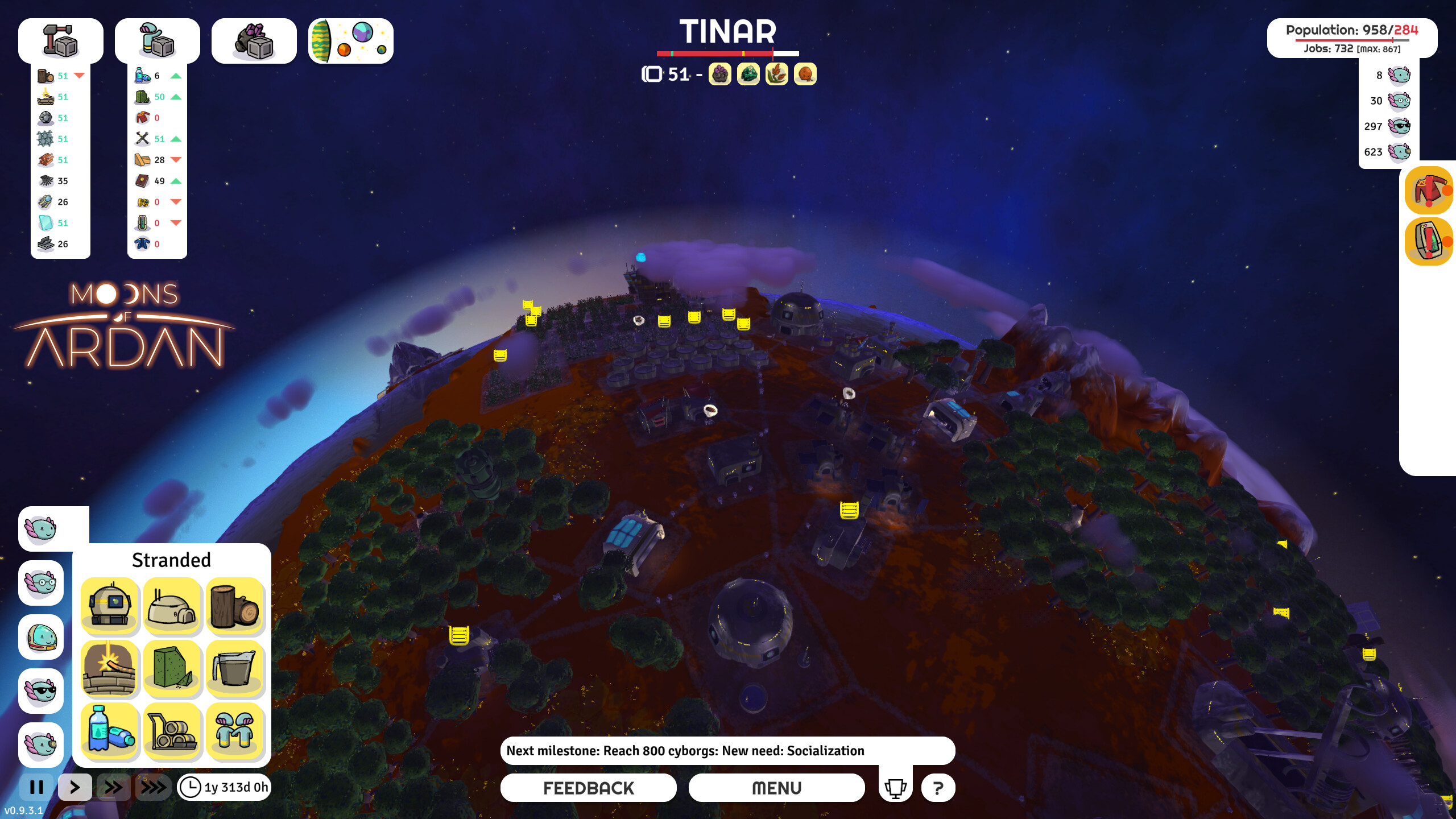Click the water jug milestone icon
The height and width of the screenshot is (819, 1456).
(x=235, y=669)
